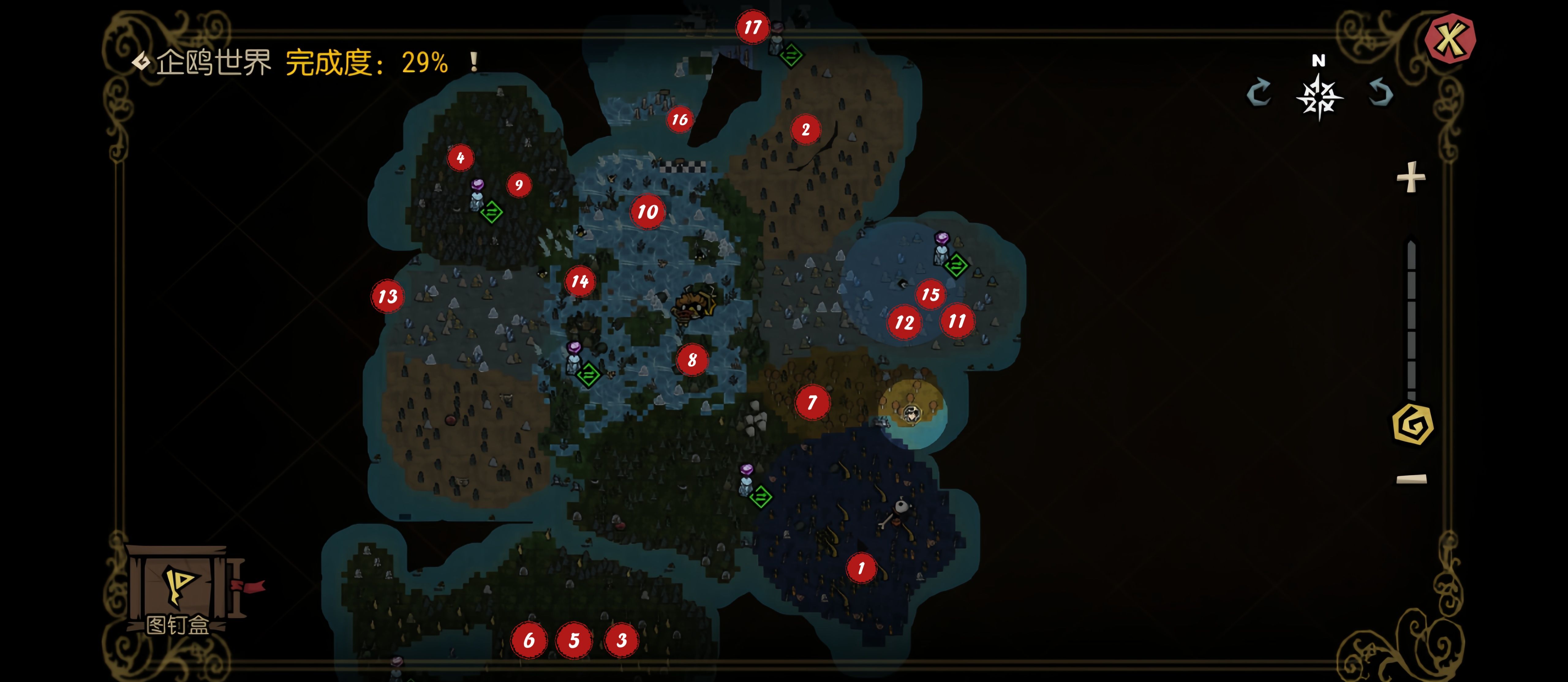Select map marker number 1
Viewport: 1568px width, 682px height.
point(861,568)
